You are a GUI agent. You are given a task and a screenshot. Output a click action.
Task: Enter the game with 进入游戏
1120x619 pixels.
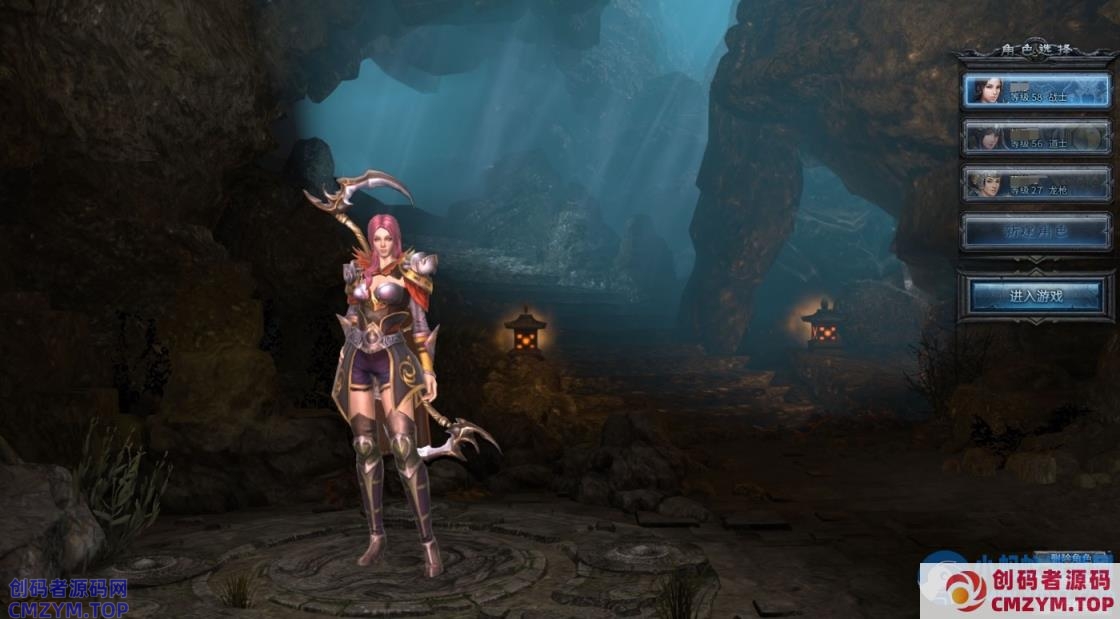click(1036, 296)
